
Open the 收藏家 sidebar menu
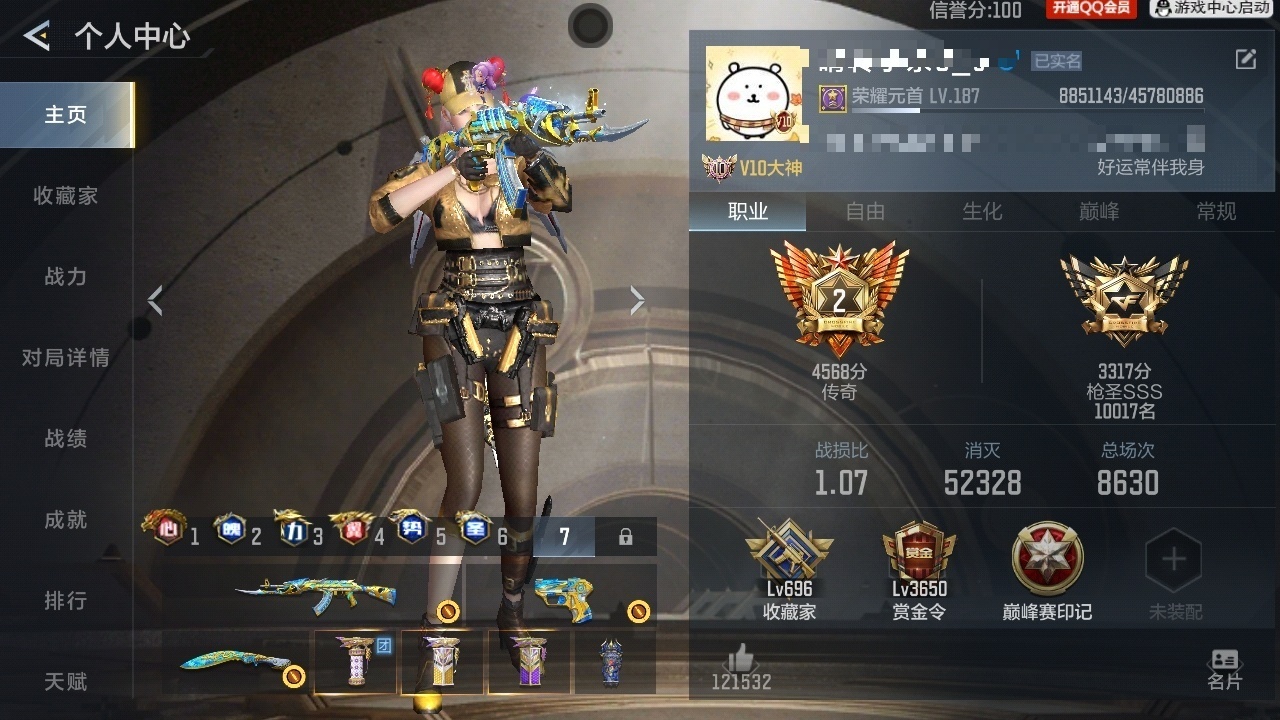pyautogui.click(x=66, y=196)
